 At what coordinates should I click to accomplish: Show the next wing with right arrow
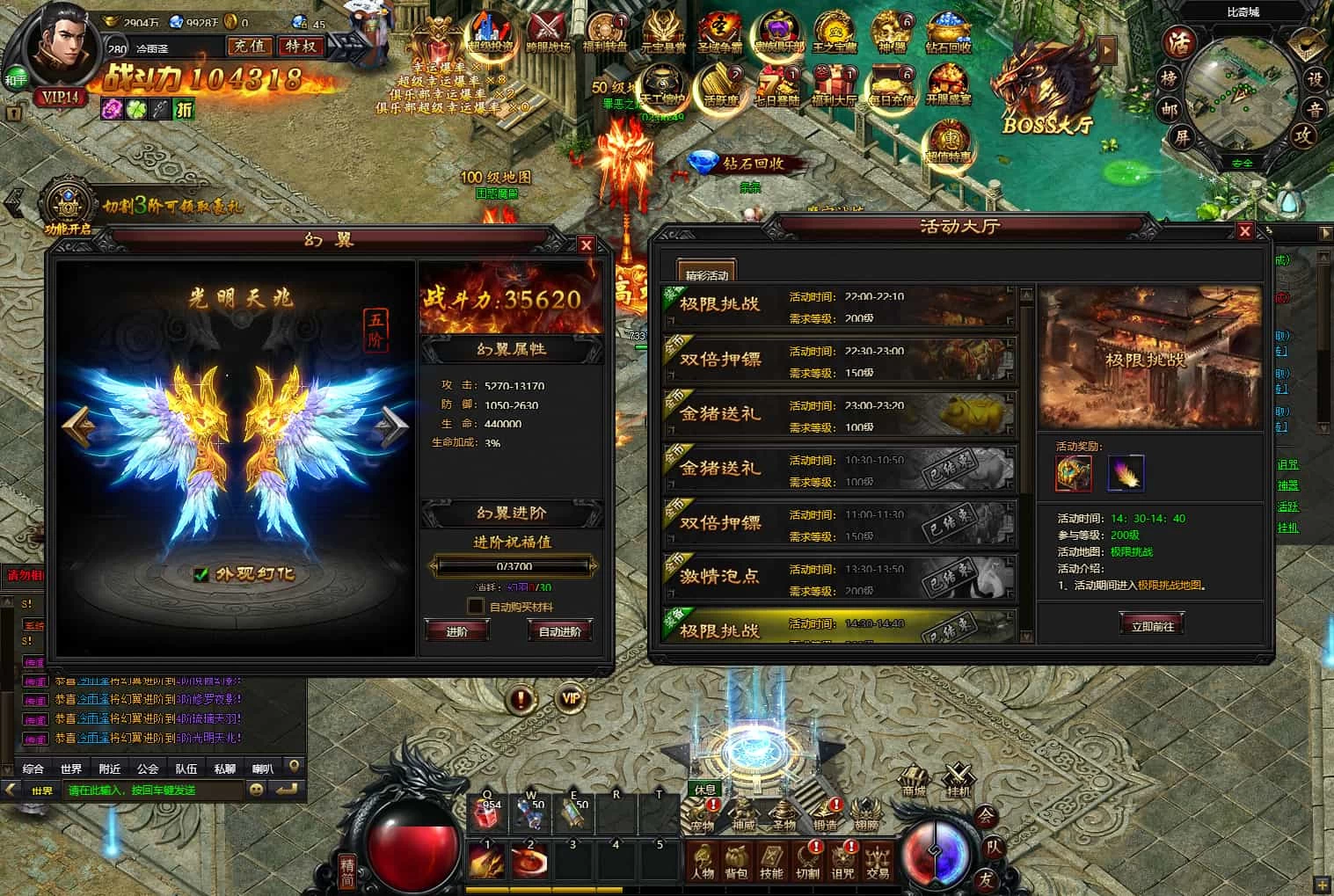click(x=391, y=426)
